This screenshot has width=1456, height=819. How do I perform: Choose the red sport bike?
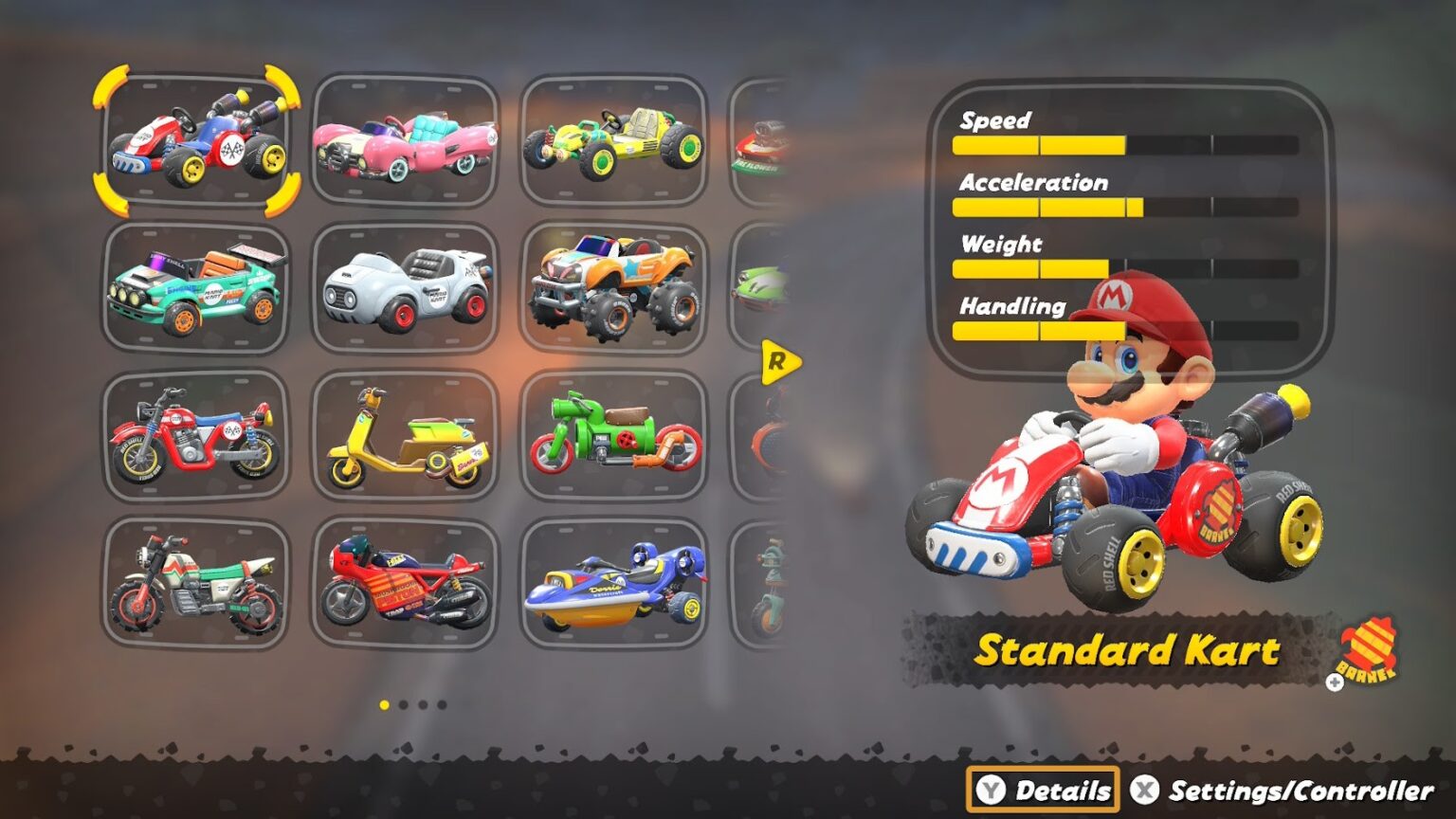[x=406, y=583]
